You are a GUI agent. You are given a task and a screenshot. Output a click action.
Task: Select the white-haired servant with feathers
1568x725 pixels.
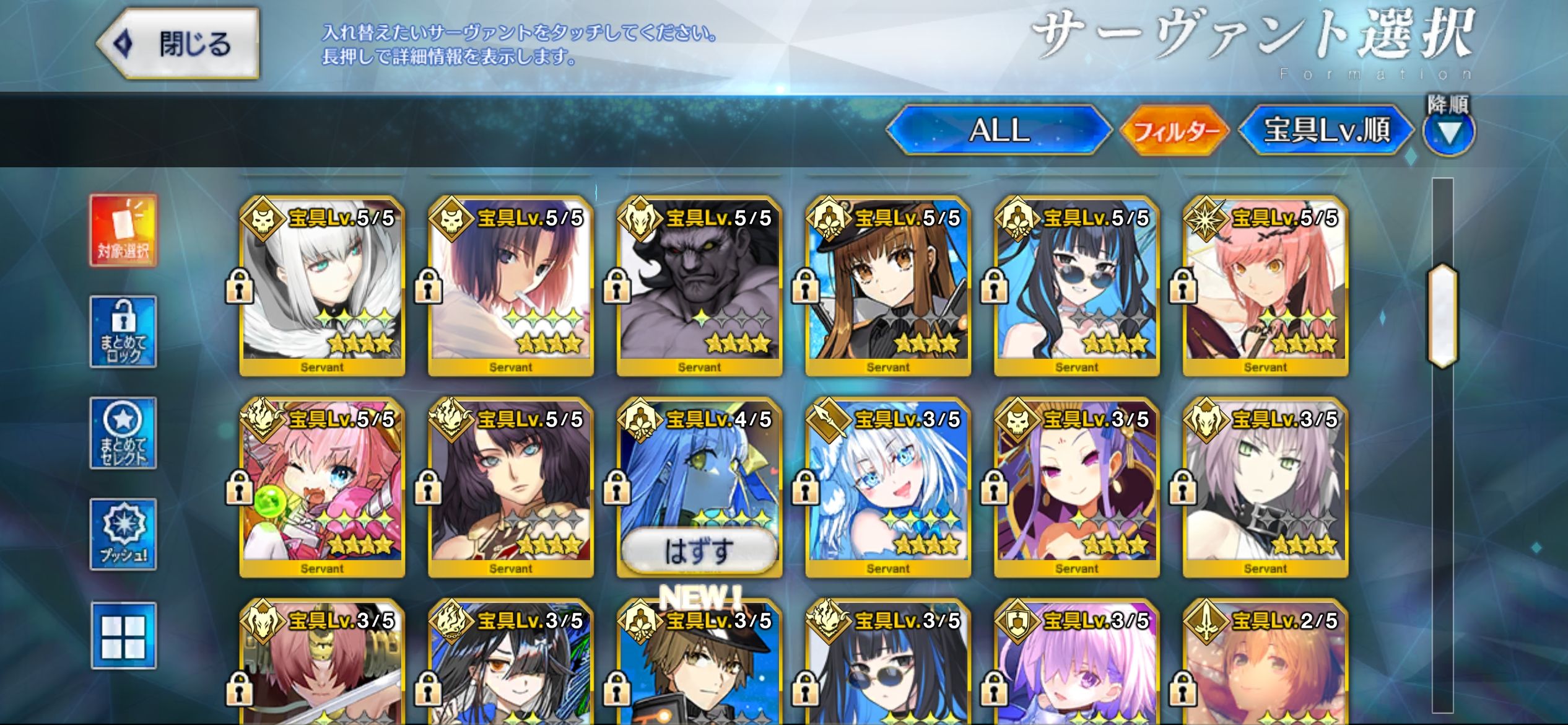tap(322, 286)
